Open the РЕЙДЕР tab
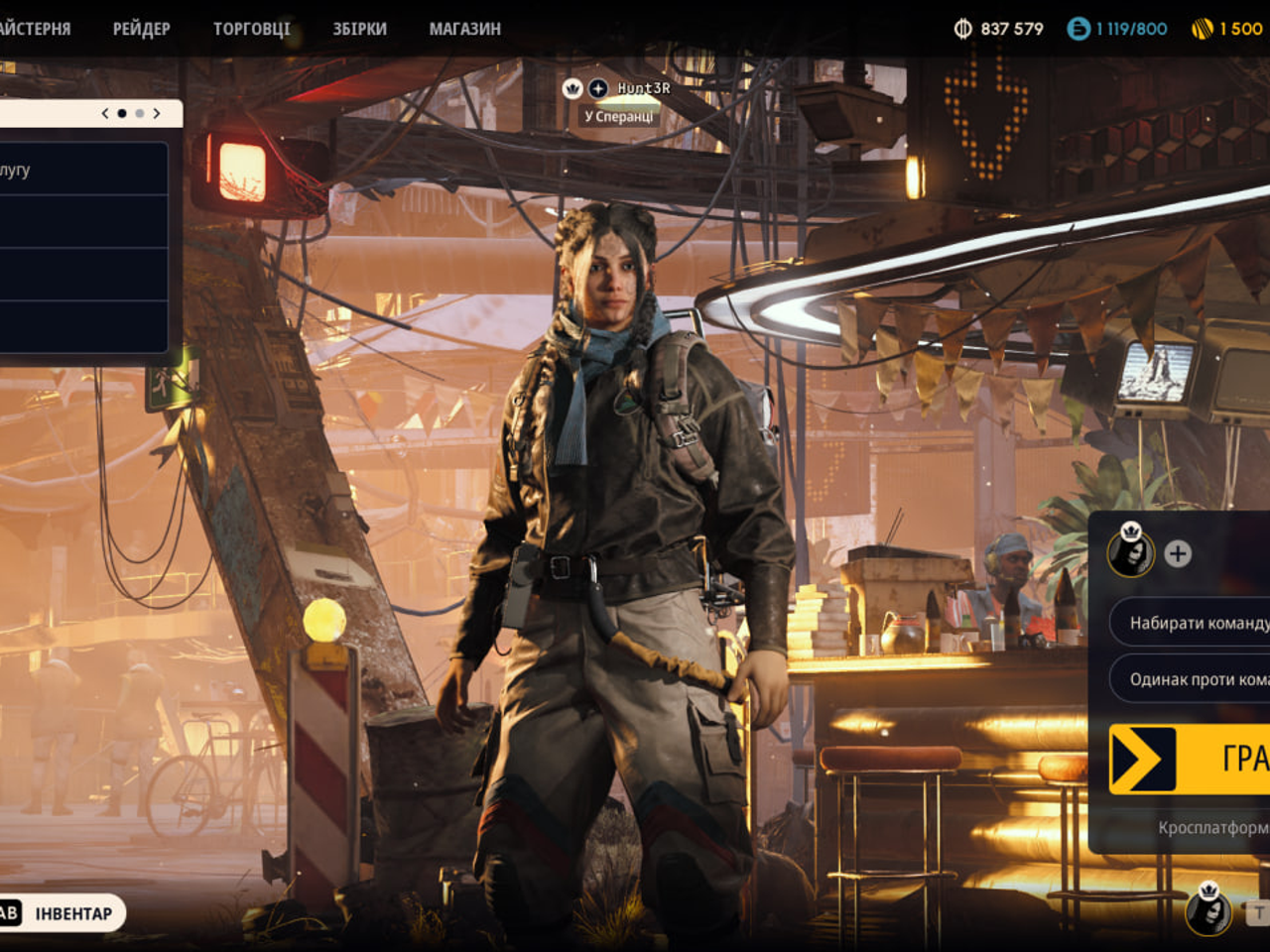The image size is (1270, 952). (141, 29)
